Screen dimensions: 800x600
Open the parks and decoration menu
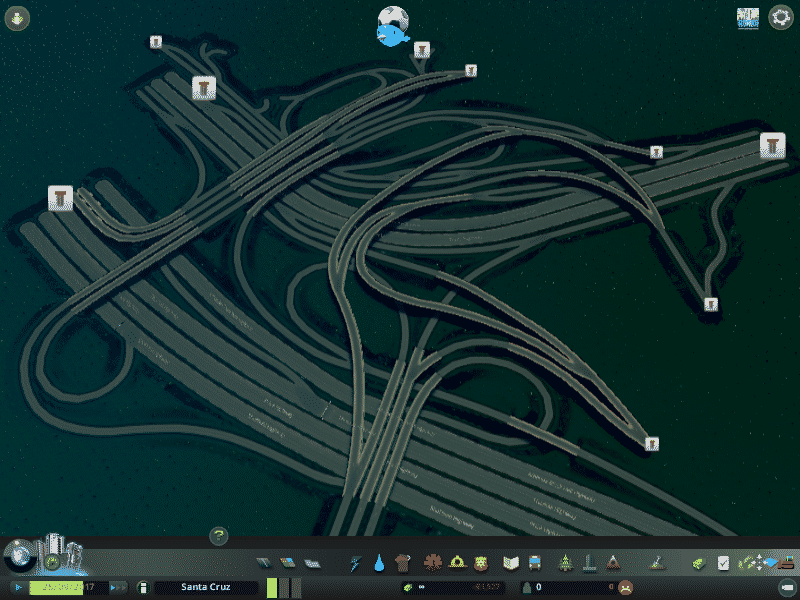click(566, 563)
